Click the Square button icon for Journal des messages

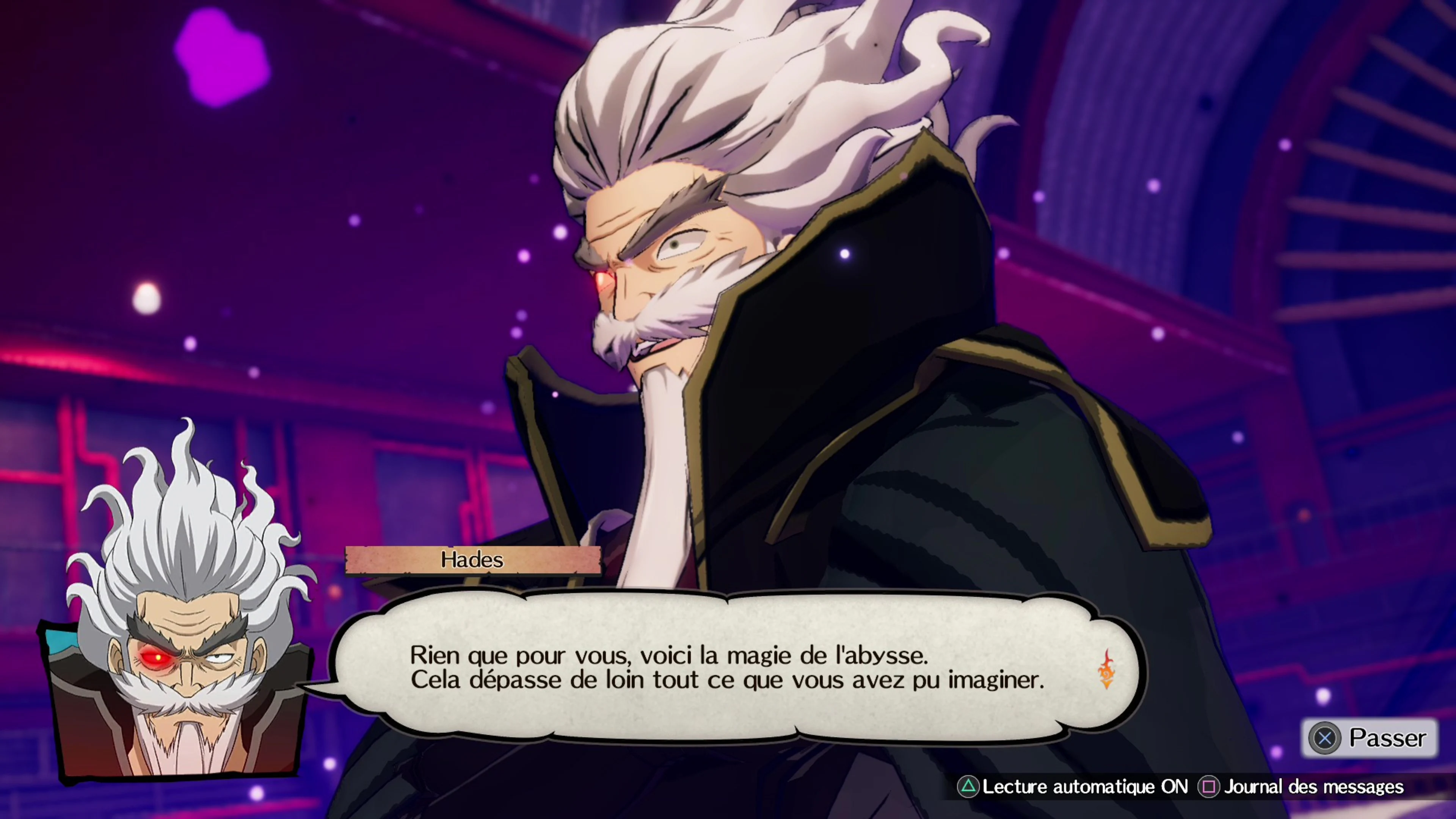[1210, 787]
